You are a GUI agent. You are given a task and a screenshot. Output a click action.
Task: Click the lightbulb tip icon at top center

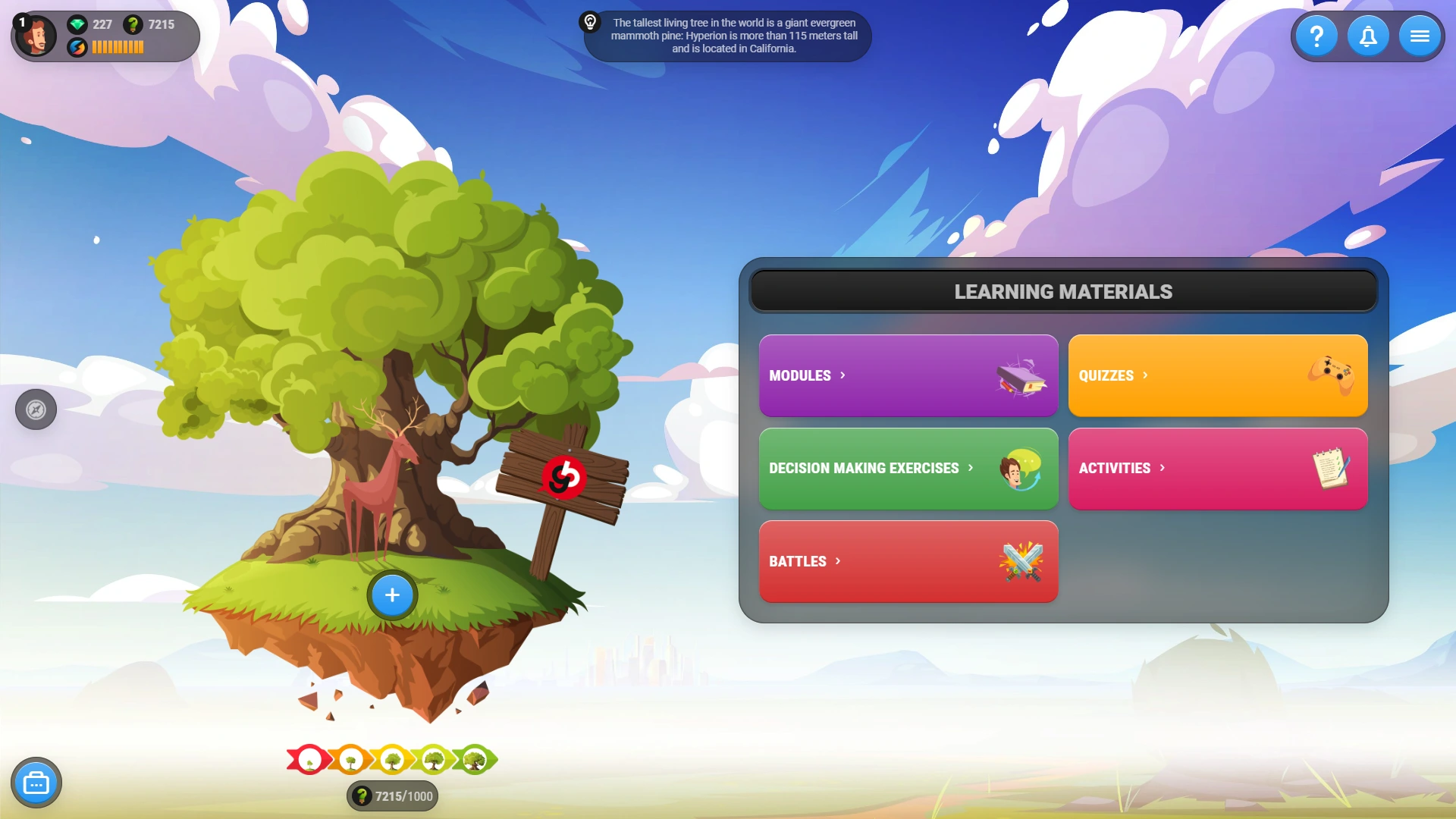(x=591, y=23)
